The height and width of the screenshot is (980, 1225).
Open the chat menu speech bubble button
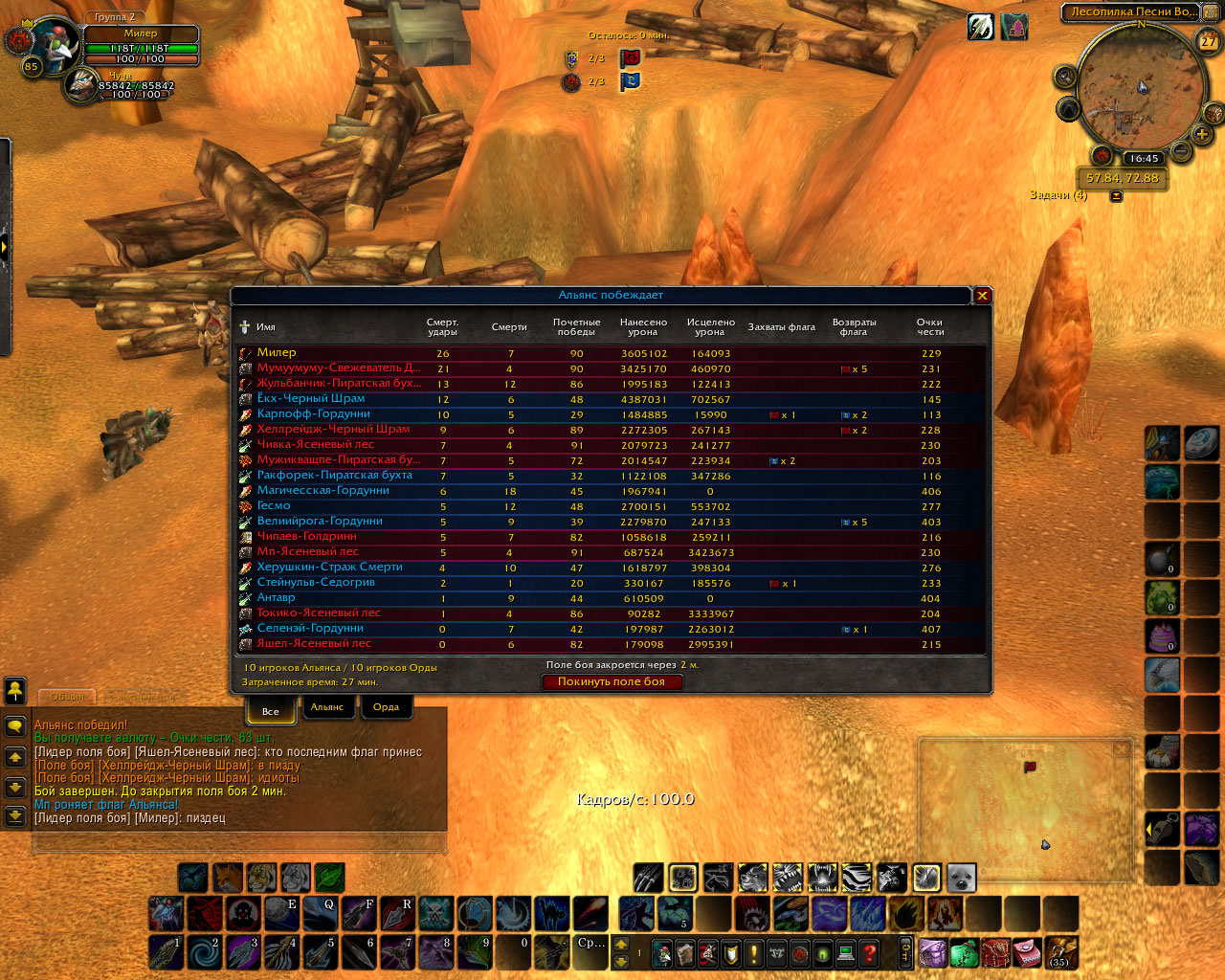pos(15,726)
